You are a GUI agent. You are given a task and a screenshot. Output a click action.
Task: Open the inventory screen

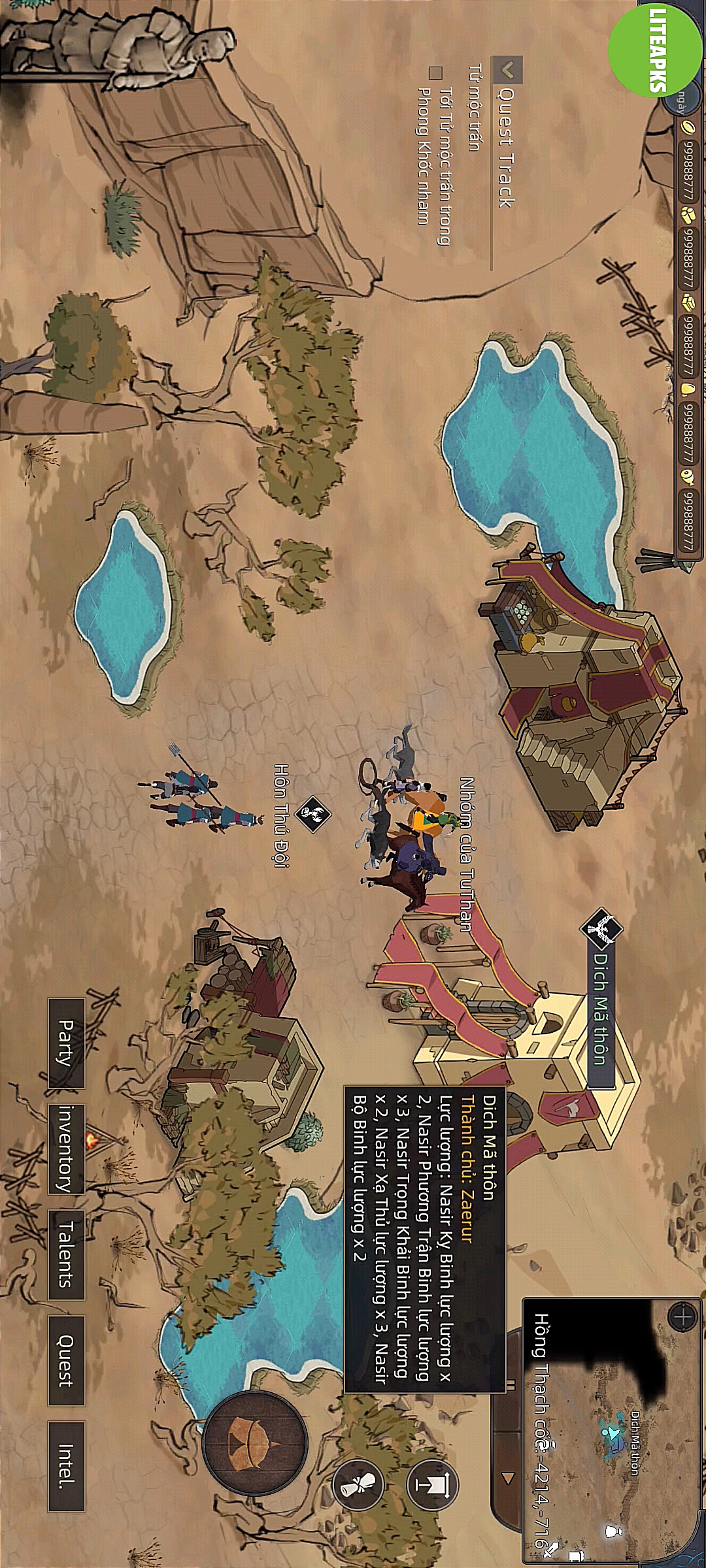tap(67, 1149)
